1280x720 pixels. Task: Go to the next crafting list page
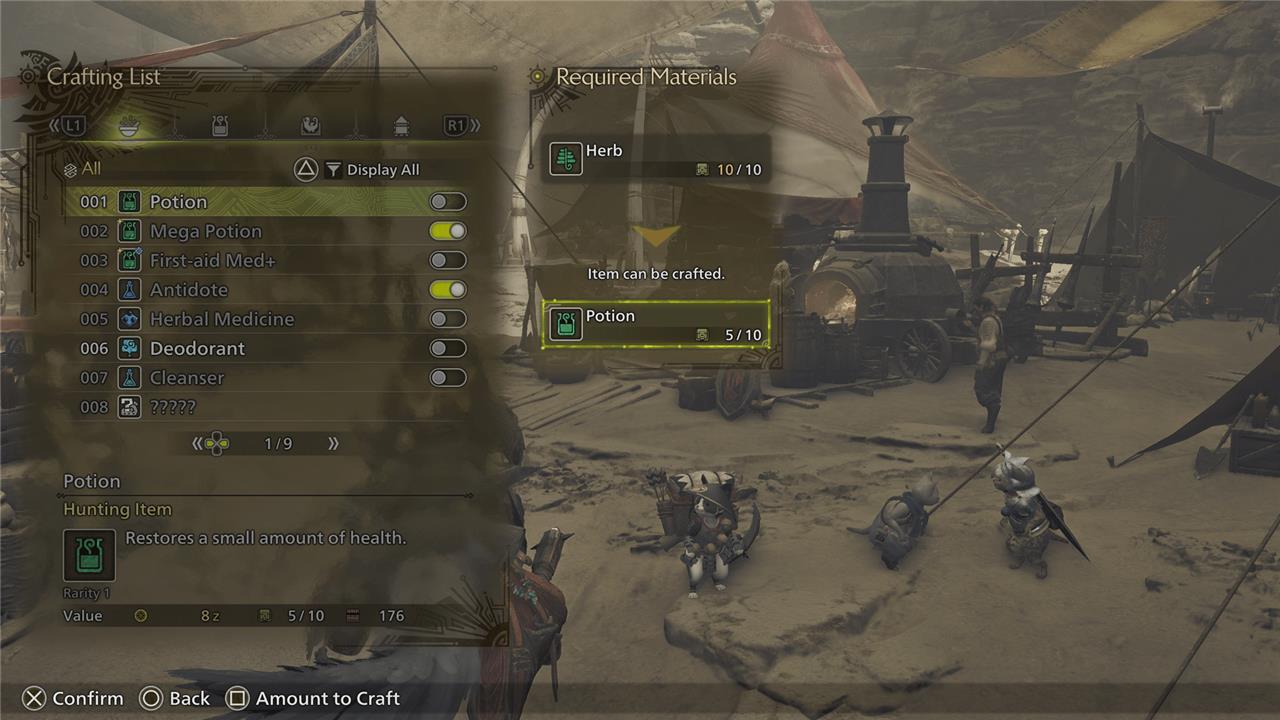click(x=333, y=443)
